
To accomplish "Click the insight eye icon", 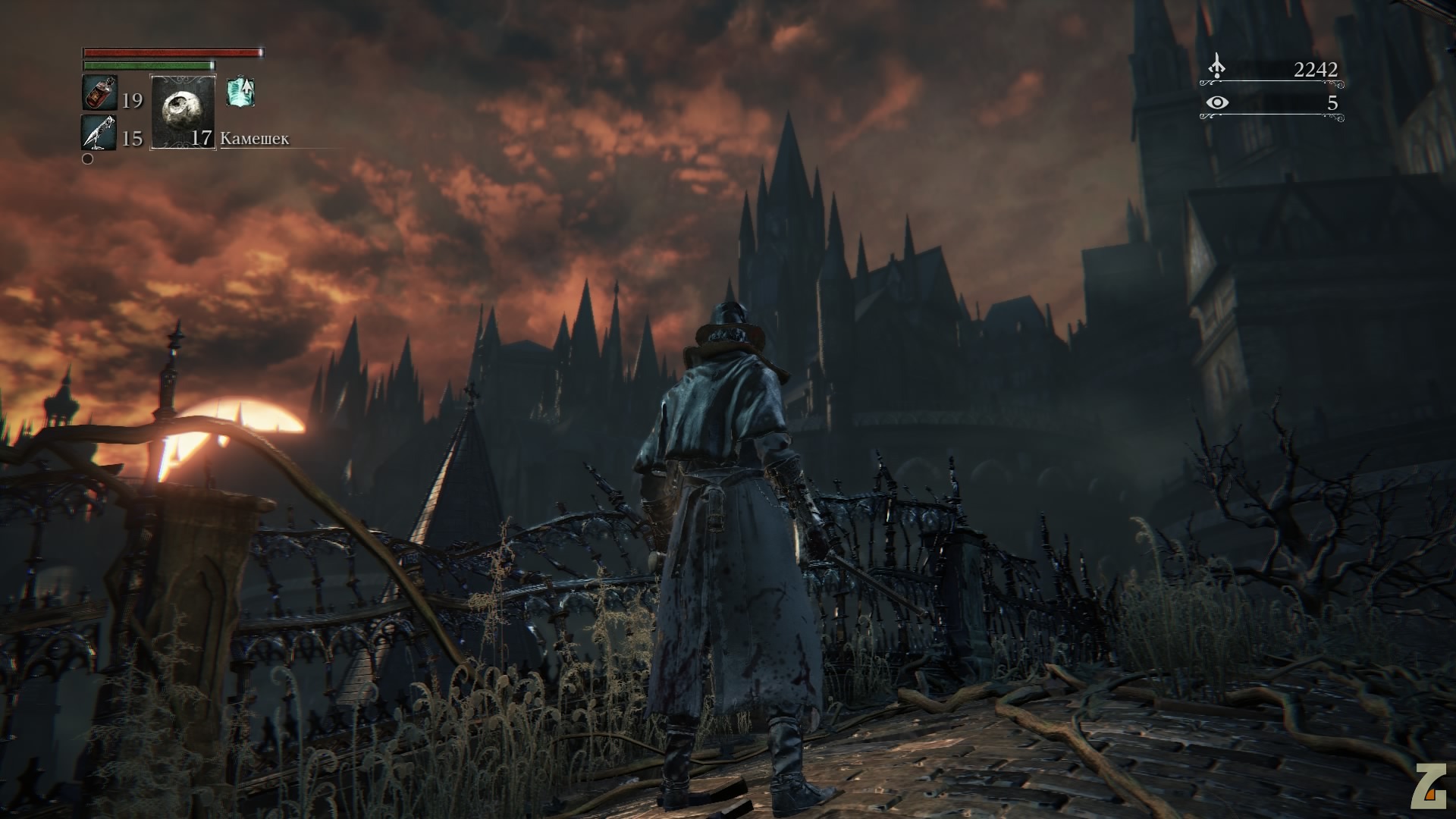I will click(x=1217, y=102).
